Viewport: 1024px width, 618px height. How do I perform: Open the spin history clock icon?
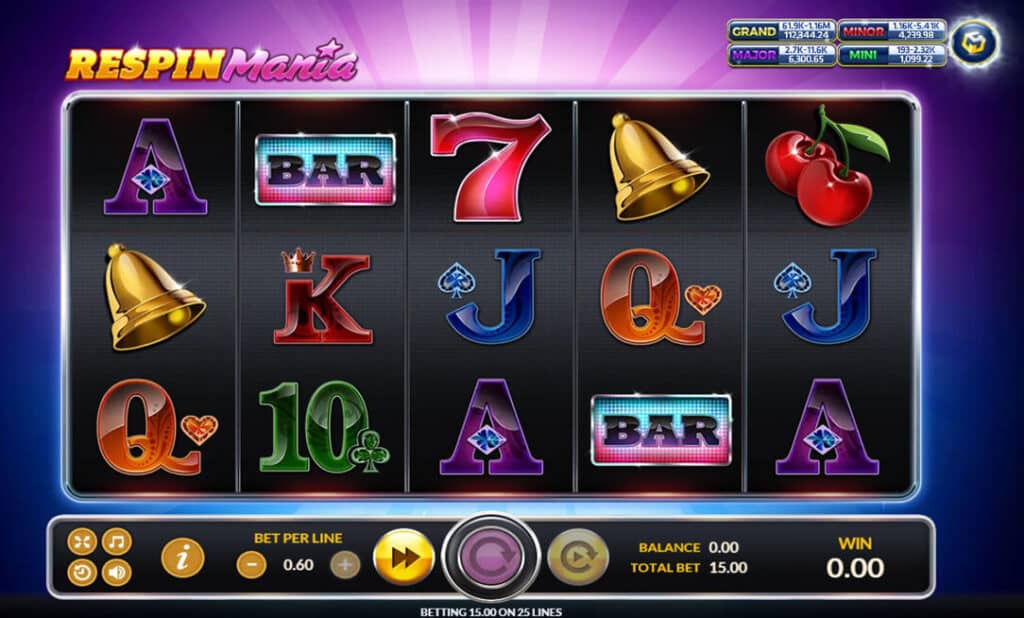click(x=82, y=573)
